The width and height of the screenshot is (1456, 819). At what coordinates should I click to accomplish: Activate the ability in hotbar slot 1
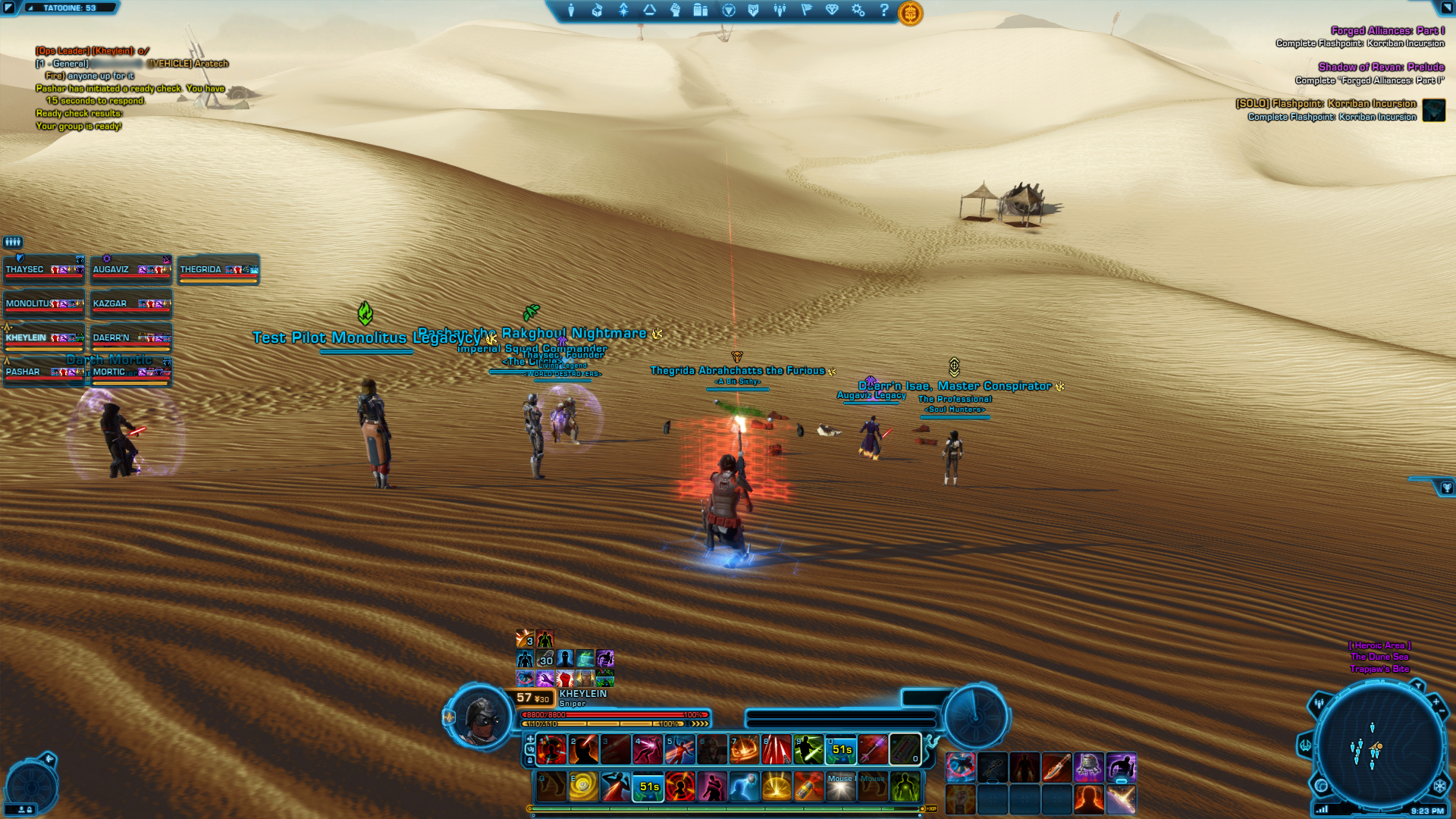(x=551, y=750)
